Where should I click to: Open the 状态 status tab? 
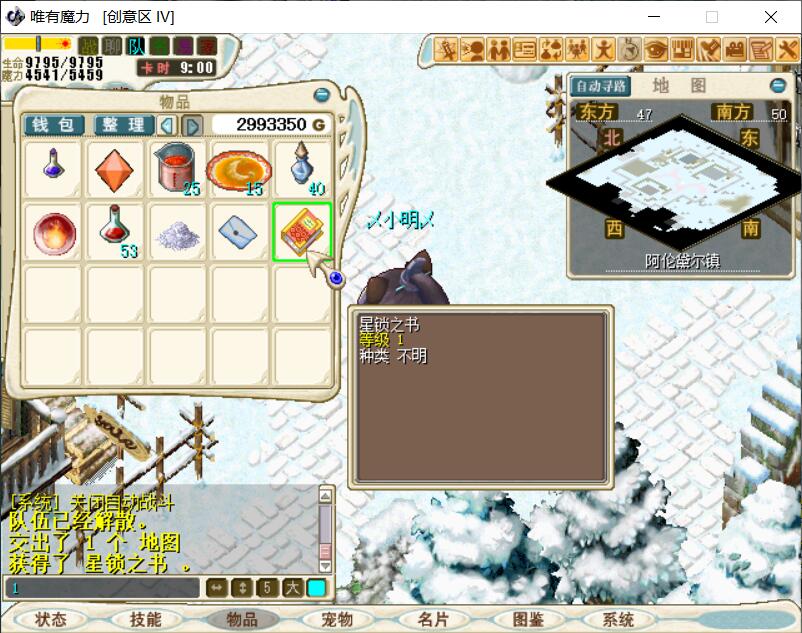coord(51,620)
